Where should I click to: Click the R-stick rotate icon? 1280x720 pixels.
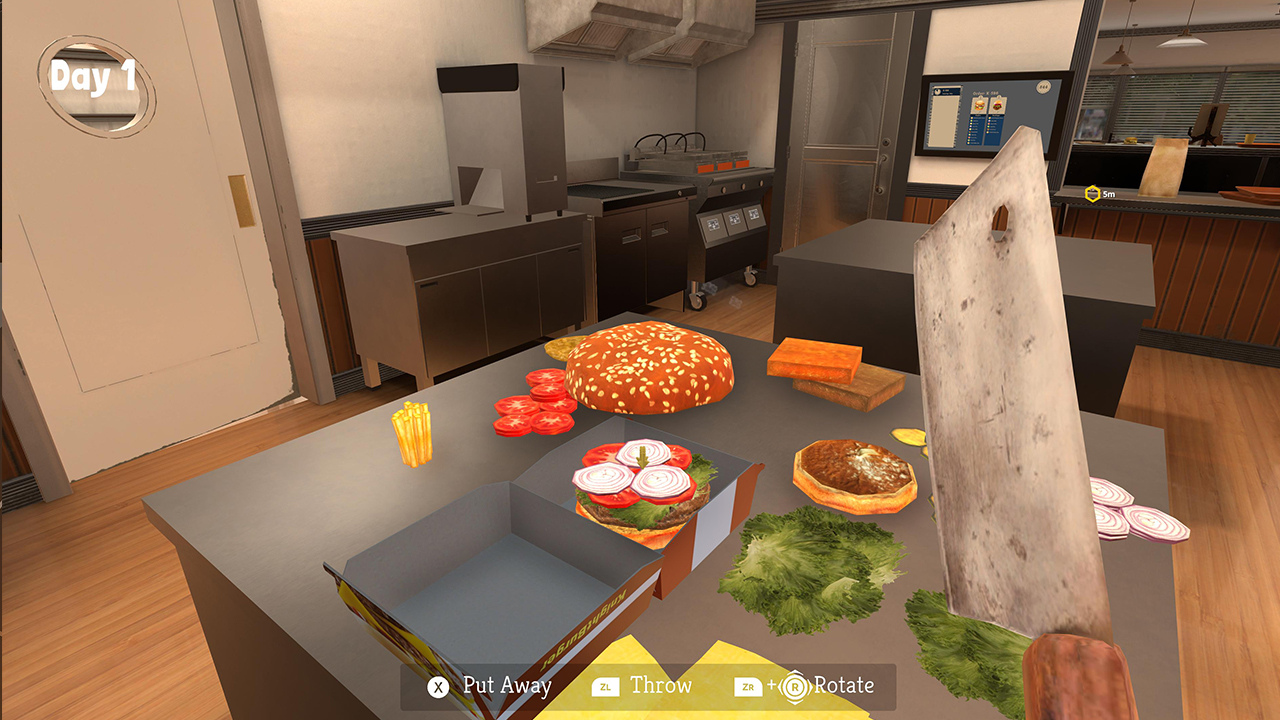(795, 686)
